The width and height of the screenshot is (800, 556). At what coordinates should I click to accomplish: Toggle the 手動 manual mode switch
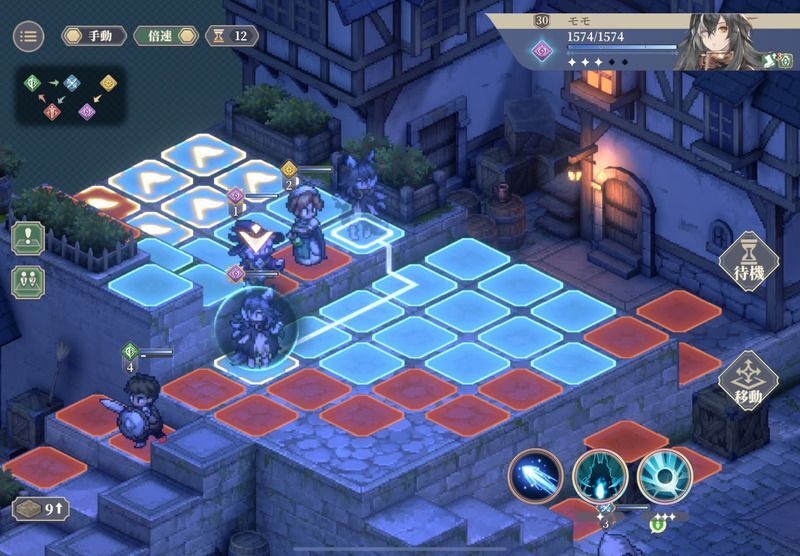click(x=93, y=36)
